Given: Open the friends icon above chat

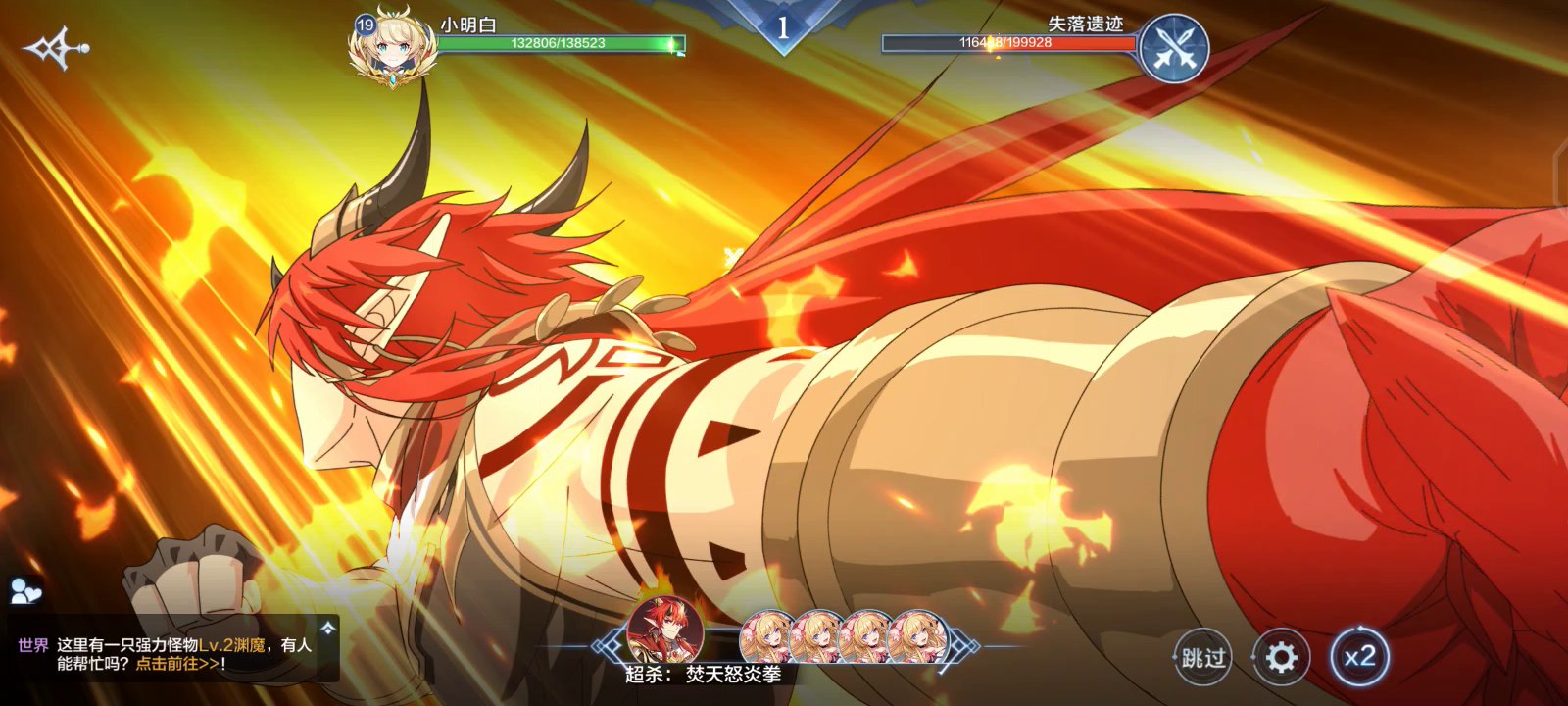Looking at the screenshot, I should point(24,590).
